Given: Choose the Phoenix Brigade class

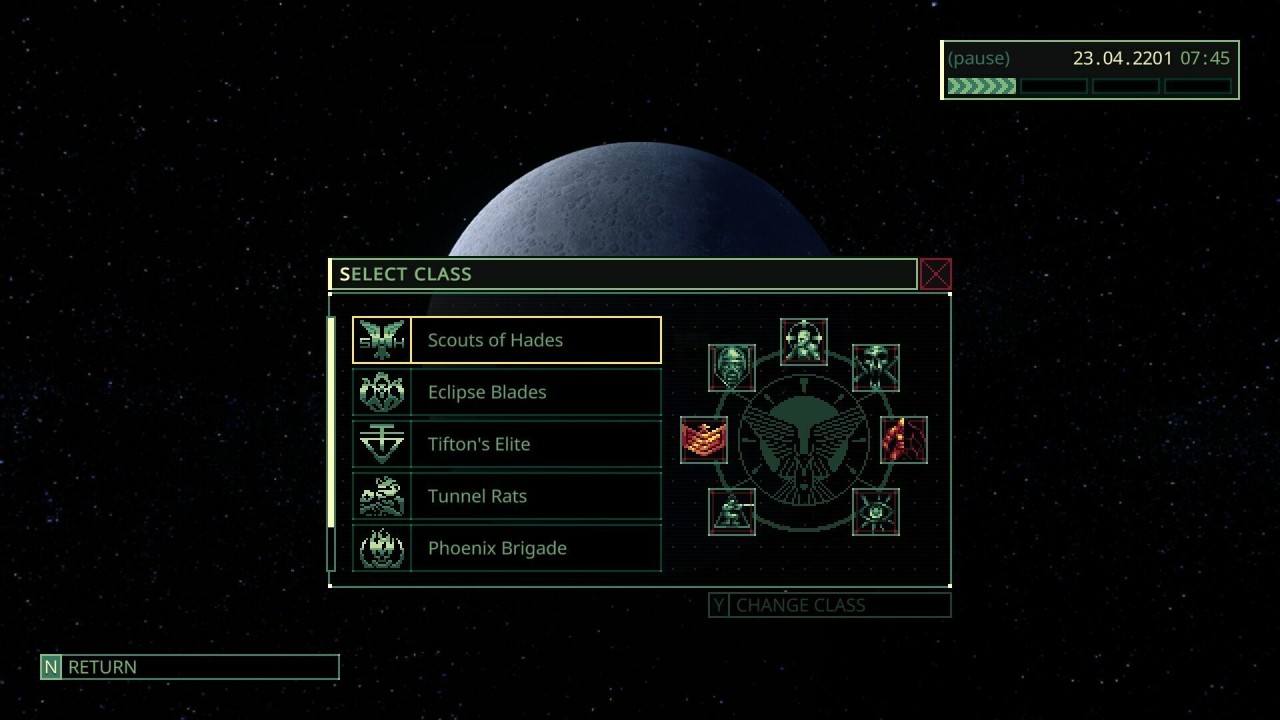Looking at the screenshot, I should coord(506,548).
